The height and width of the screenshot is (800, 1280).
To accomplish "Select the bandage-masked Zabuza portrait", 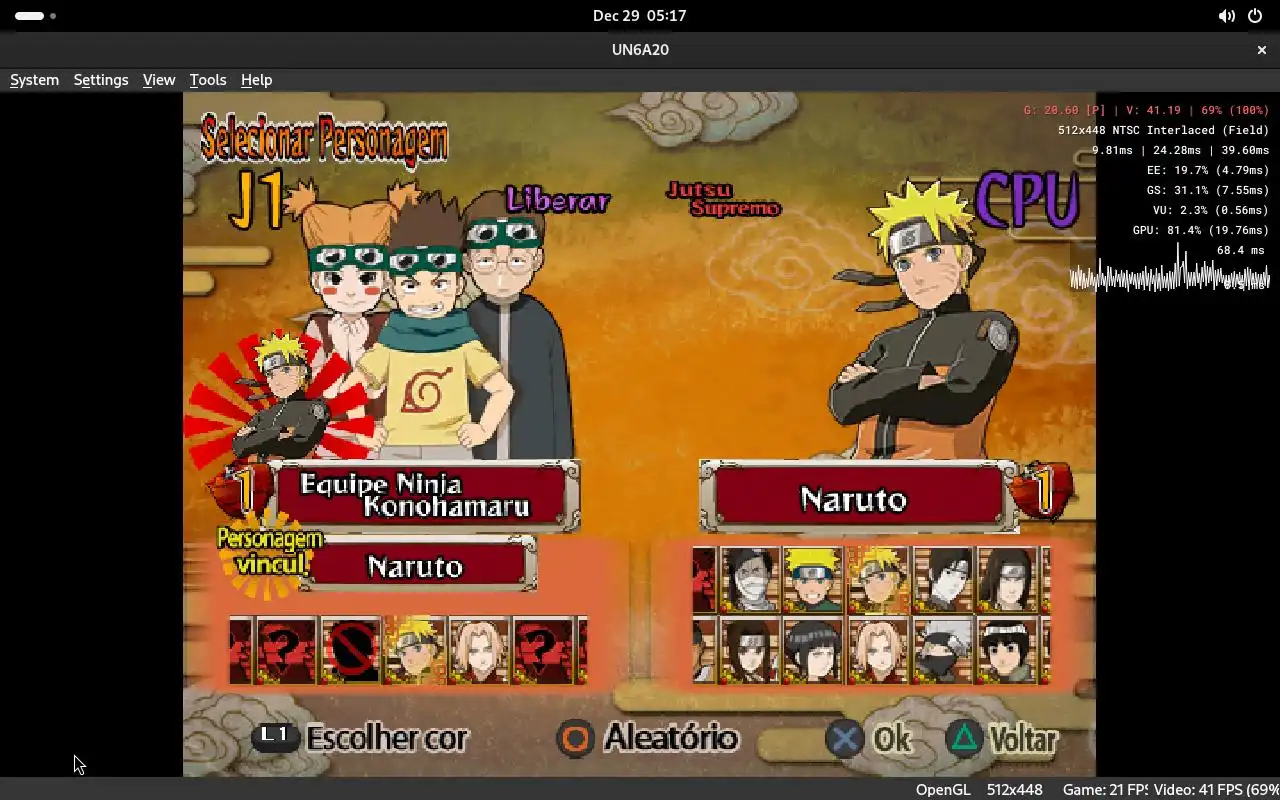I will [x=750, y=580].
